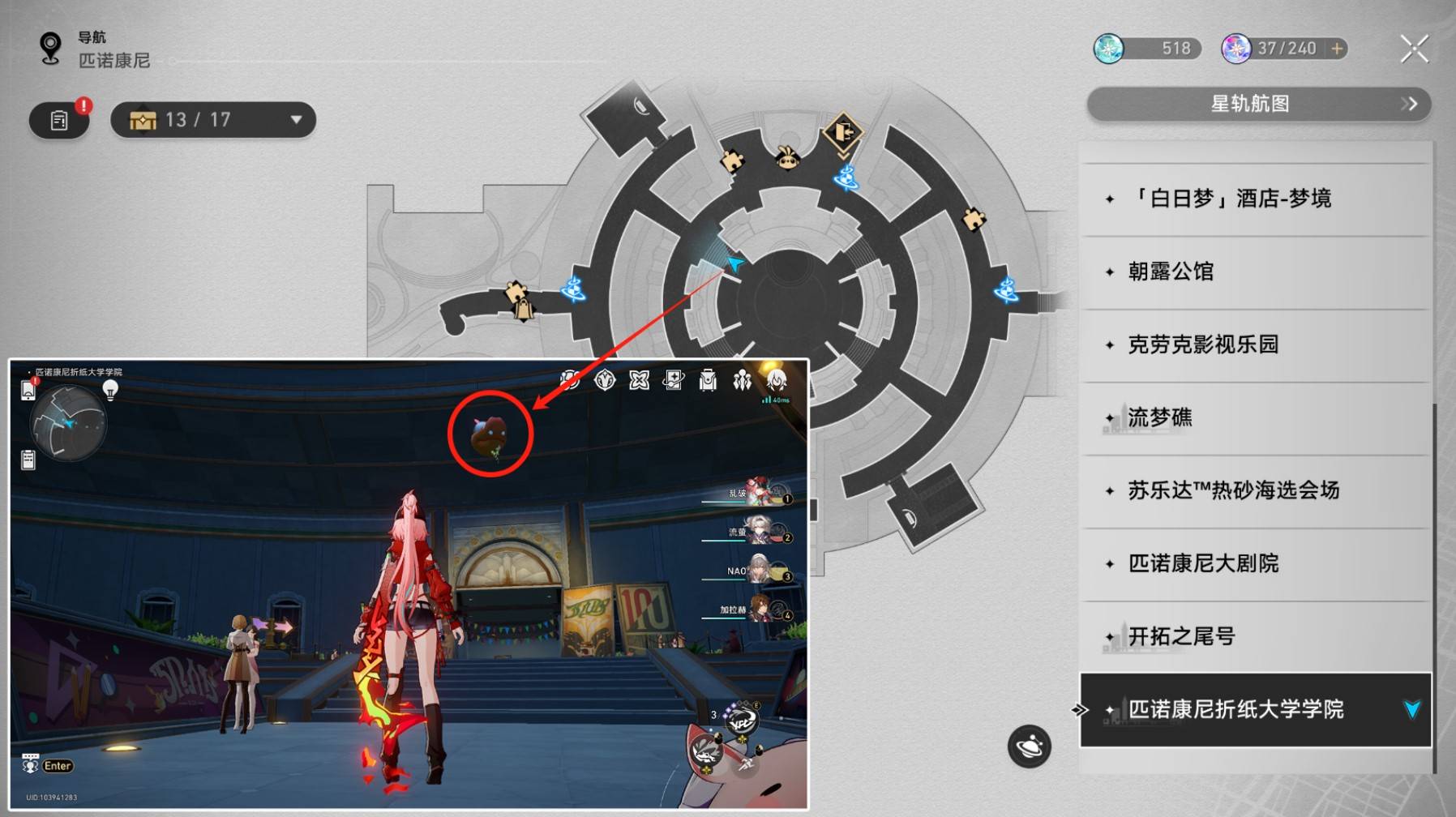Viewport: 1456px width, 817px height.
Task: Close the navigation map screen
Action: [1414, 49]
